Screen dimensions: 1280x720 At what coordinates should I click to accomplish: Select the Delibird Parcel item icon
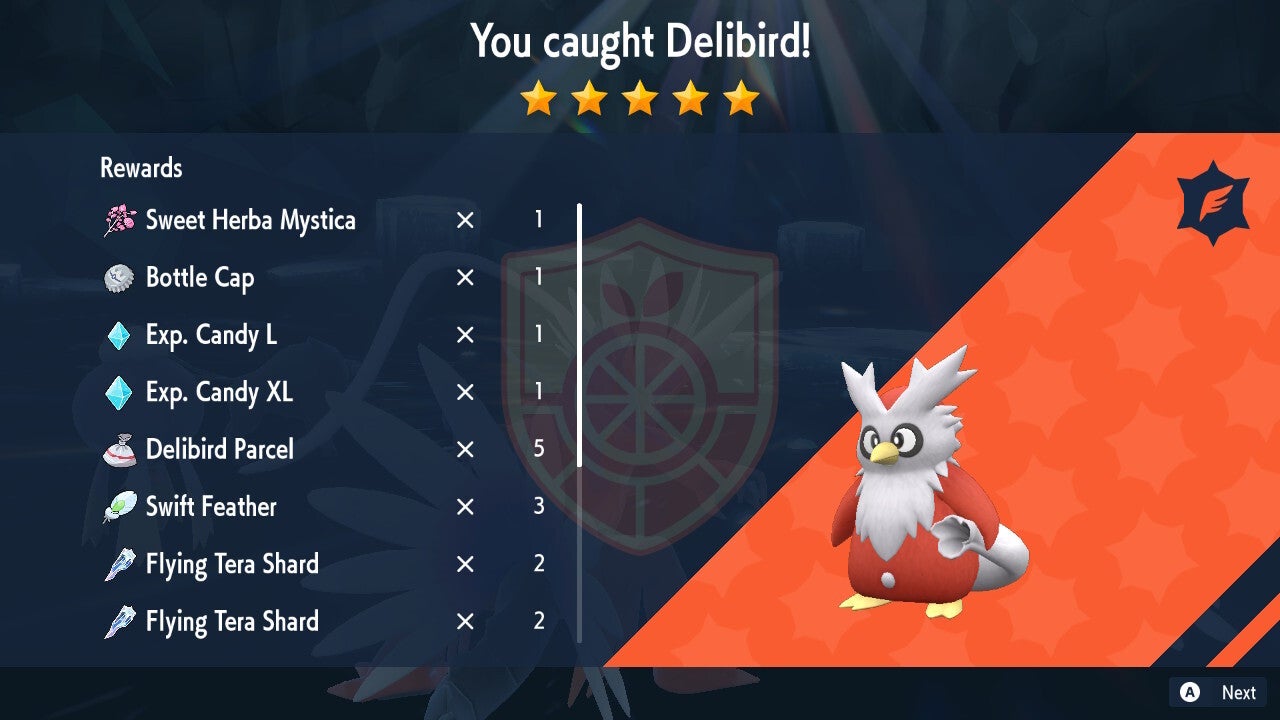tap(120, 449)
